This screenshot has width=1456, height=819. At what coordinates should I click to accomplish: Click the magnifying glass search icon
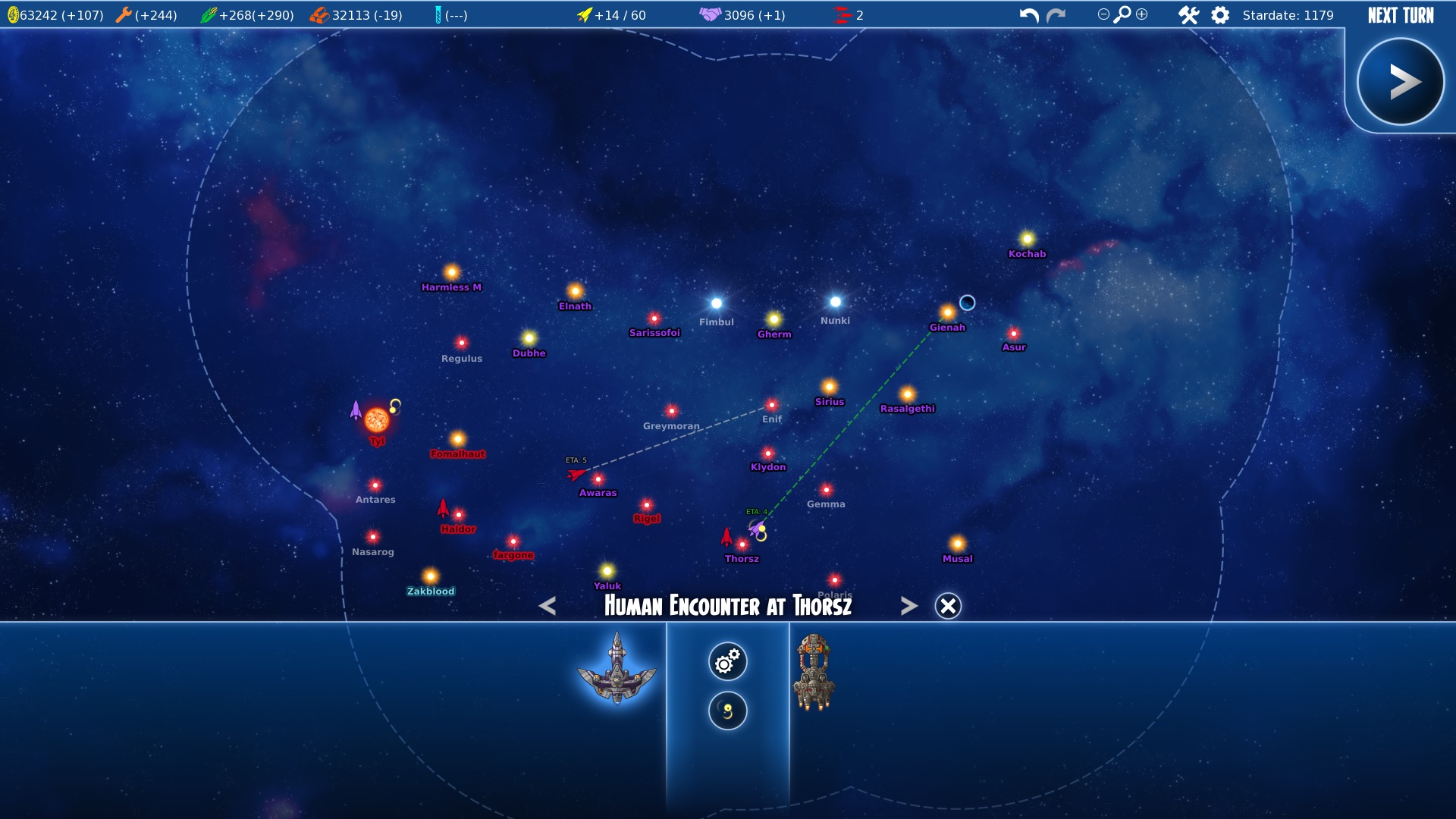click(x=1122, y=14)
